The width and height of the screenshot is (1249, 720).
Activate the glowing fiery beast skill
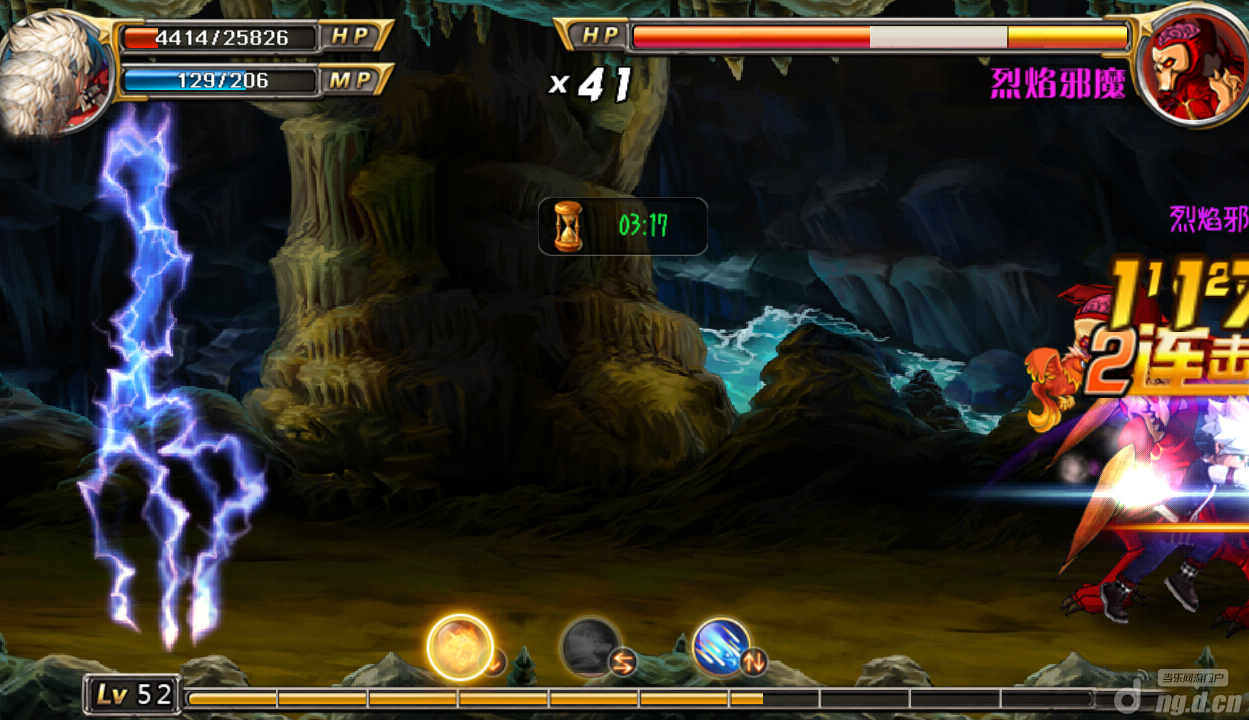(460, 646)
